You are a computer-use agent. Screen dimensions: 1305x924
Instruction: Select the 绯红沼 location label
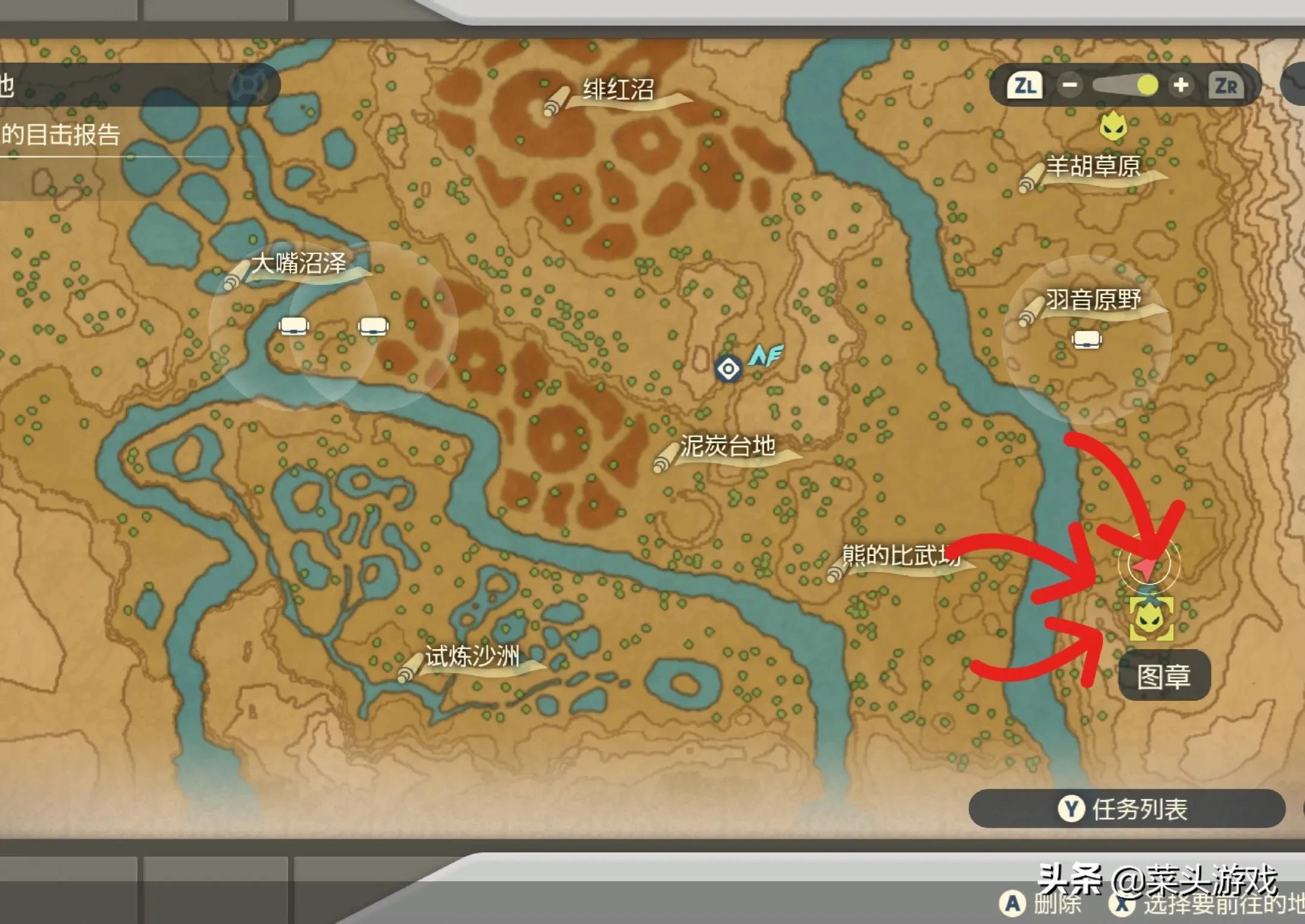(x=618, y=90)
